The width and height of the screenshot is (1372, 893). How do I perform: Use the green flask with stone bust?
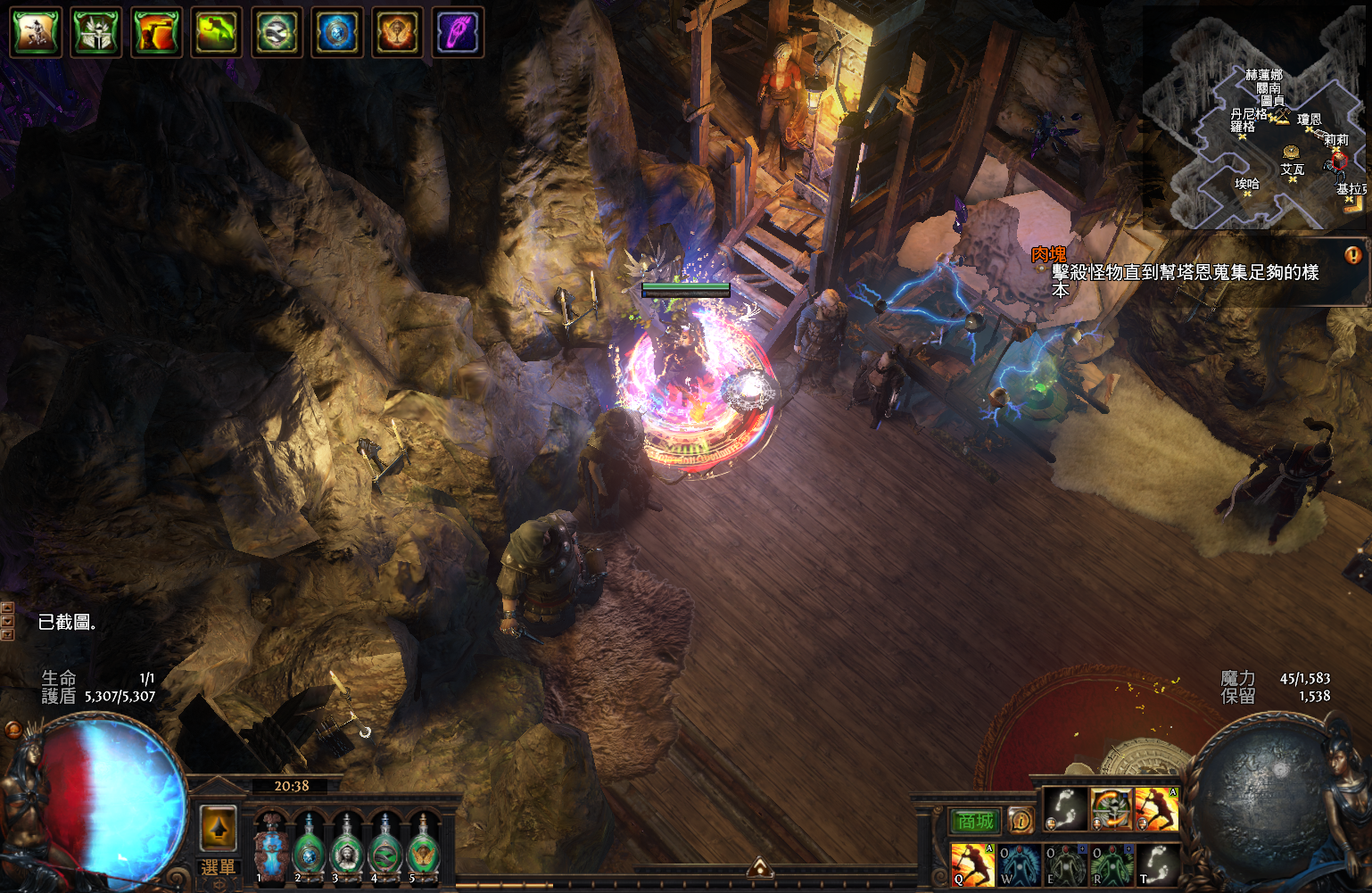[x=347, y=850]
